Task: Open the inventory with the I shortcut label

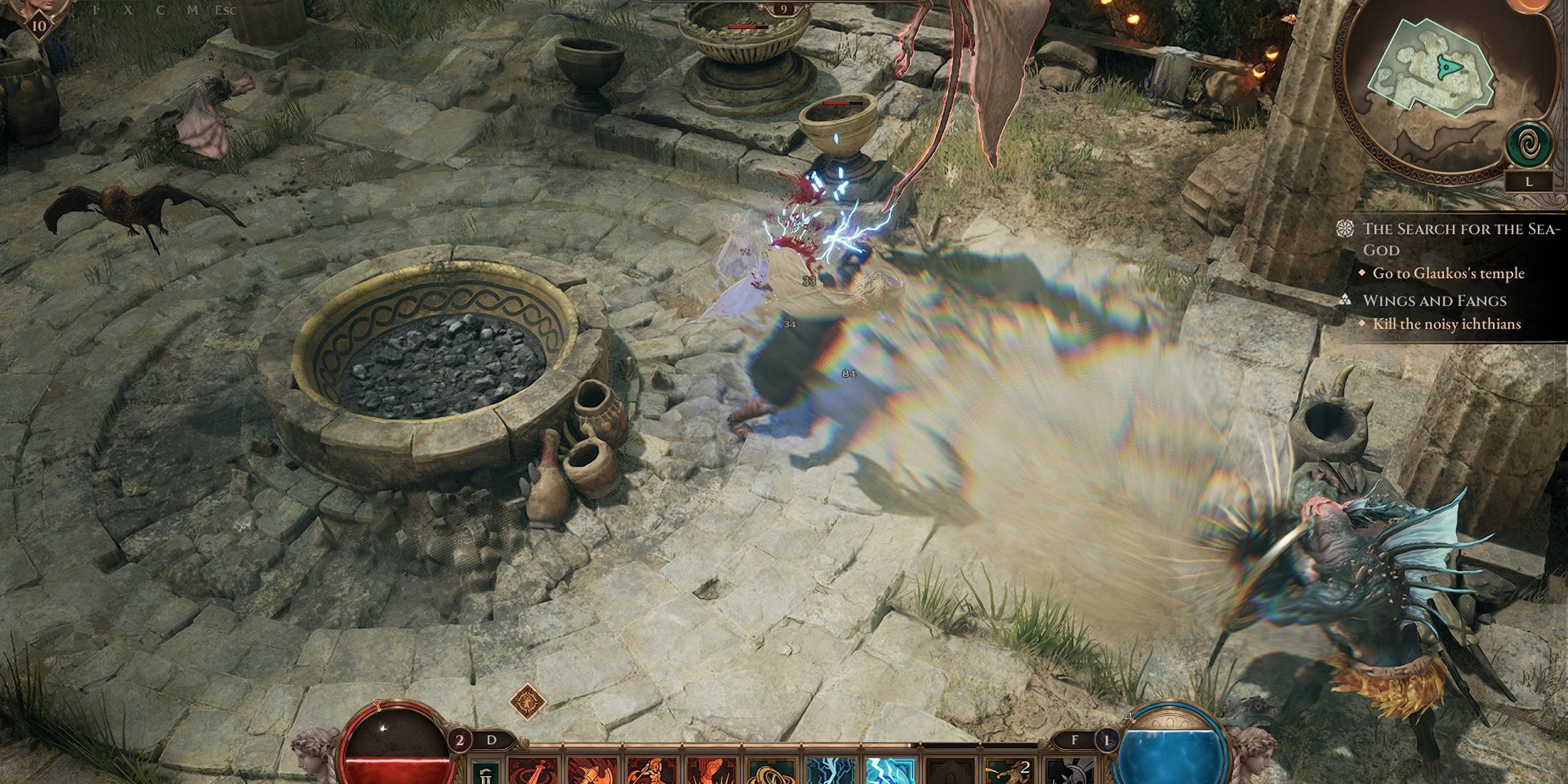Action: click(95, 10)
